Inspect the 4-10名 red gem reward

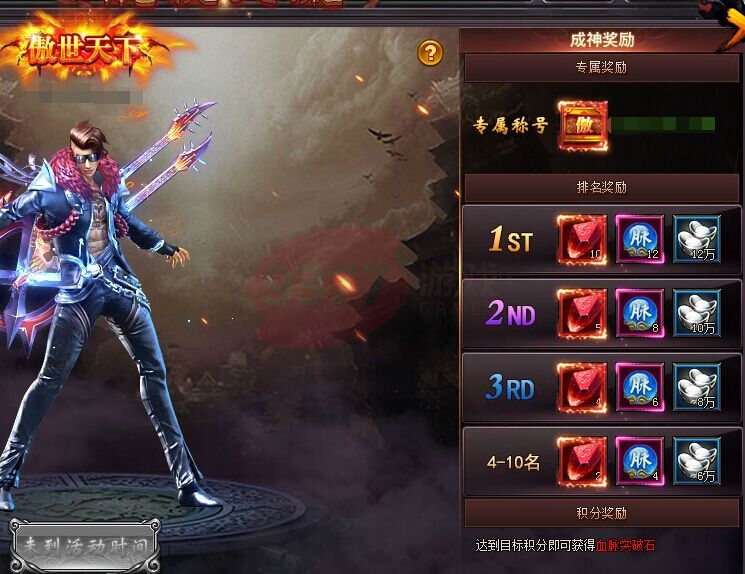582,462
